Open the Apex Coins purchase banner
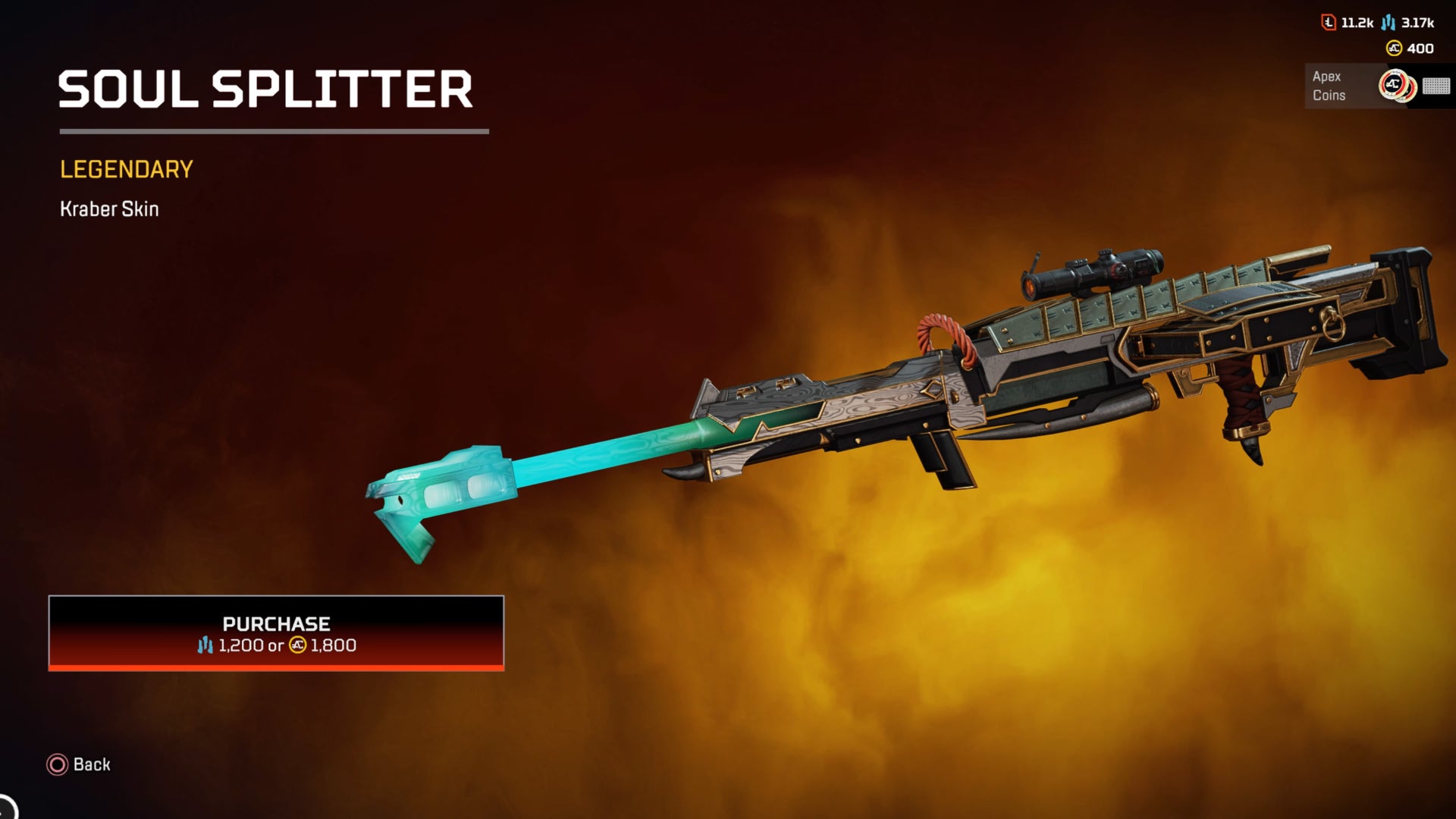Screen dimensions: 1456x819 (1357, 86)
